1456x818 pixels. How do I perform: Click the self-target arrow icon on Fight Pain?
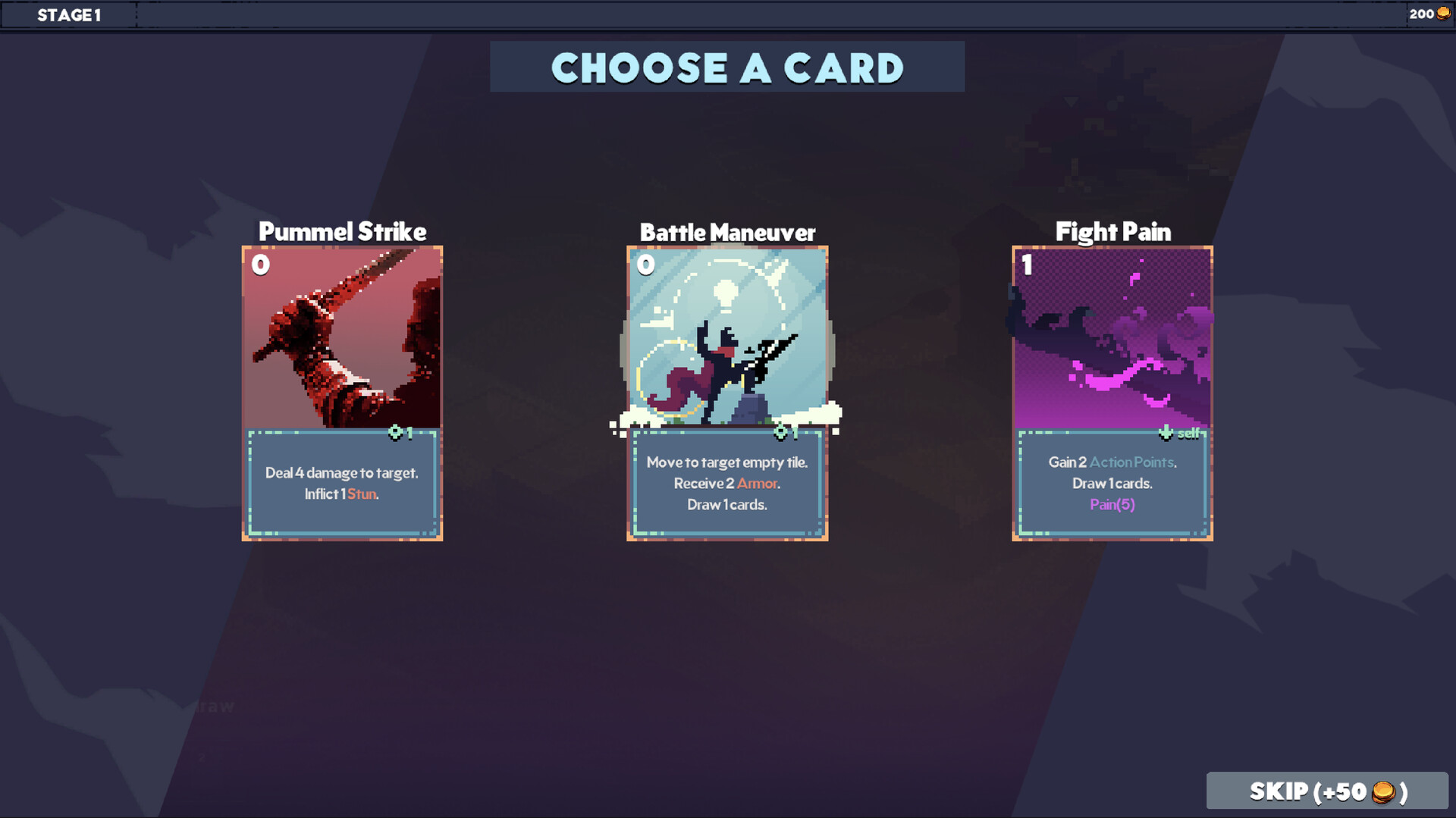coord(1166,433)
